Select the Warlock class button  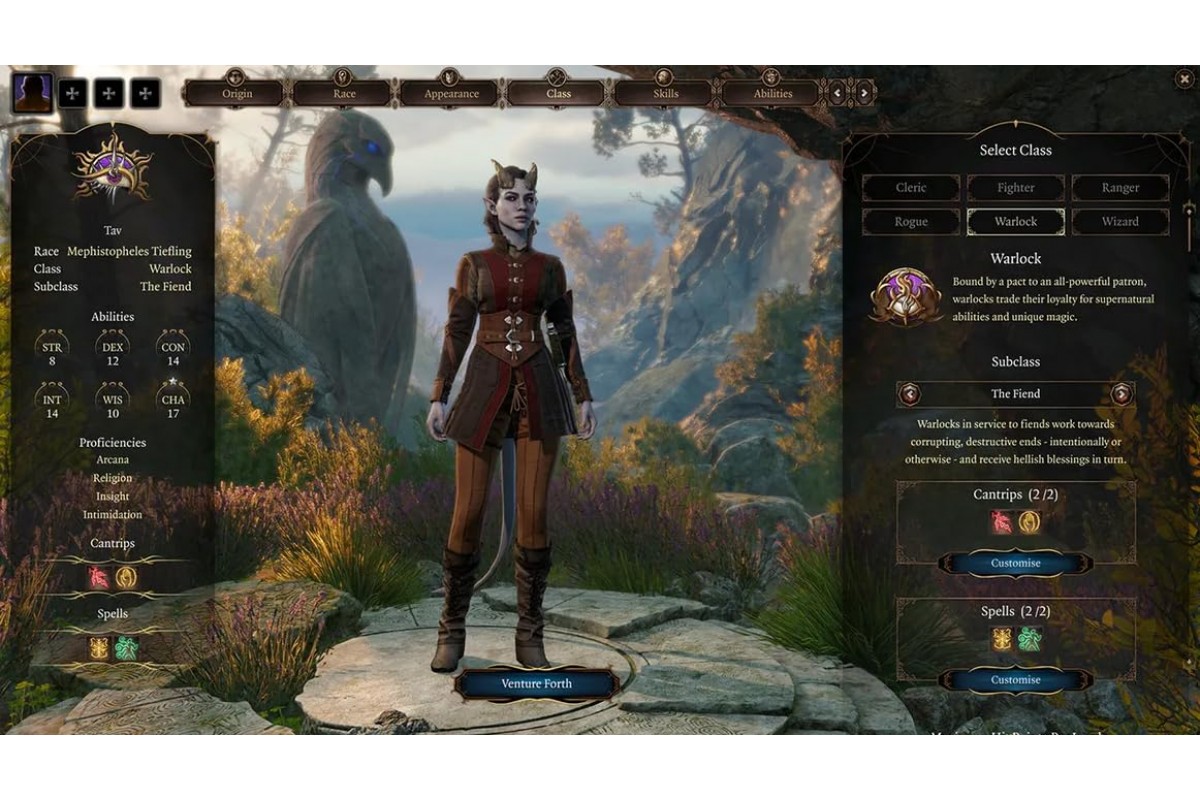pos(1015,221)
